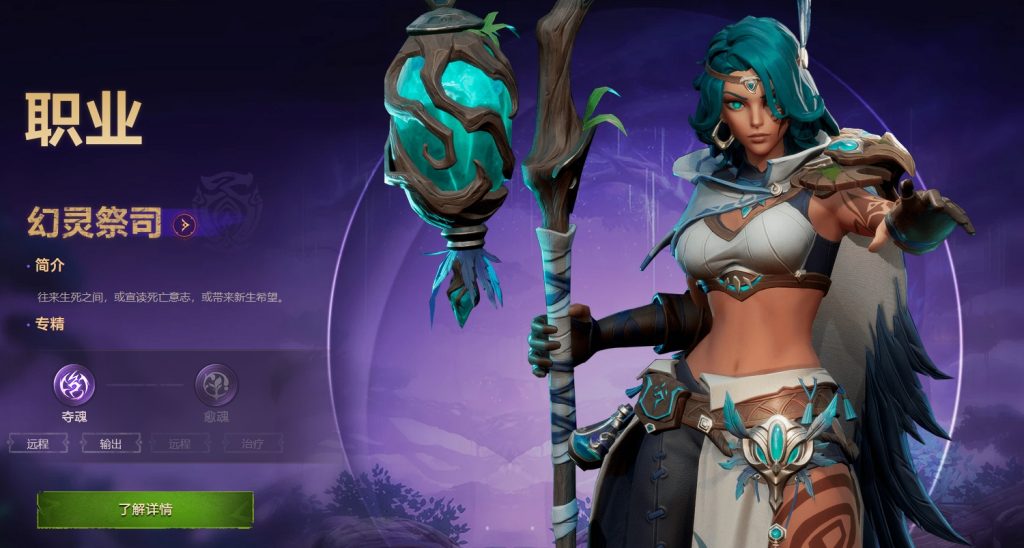
Task: Click the arrow button beside 幻灵祭司
Action: coord(183,225)
